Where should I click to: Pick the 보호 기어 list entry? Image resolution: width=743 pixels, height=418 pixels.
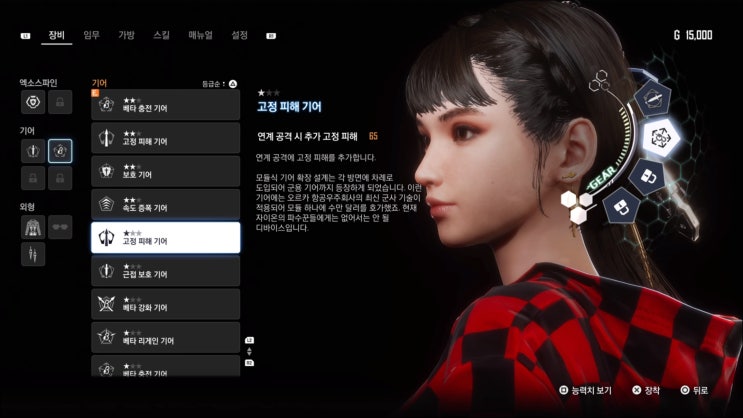165,171
